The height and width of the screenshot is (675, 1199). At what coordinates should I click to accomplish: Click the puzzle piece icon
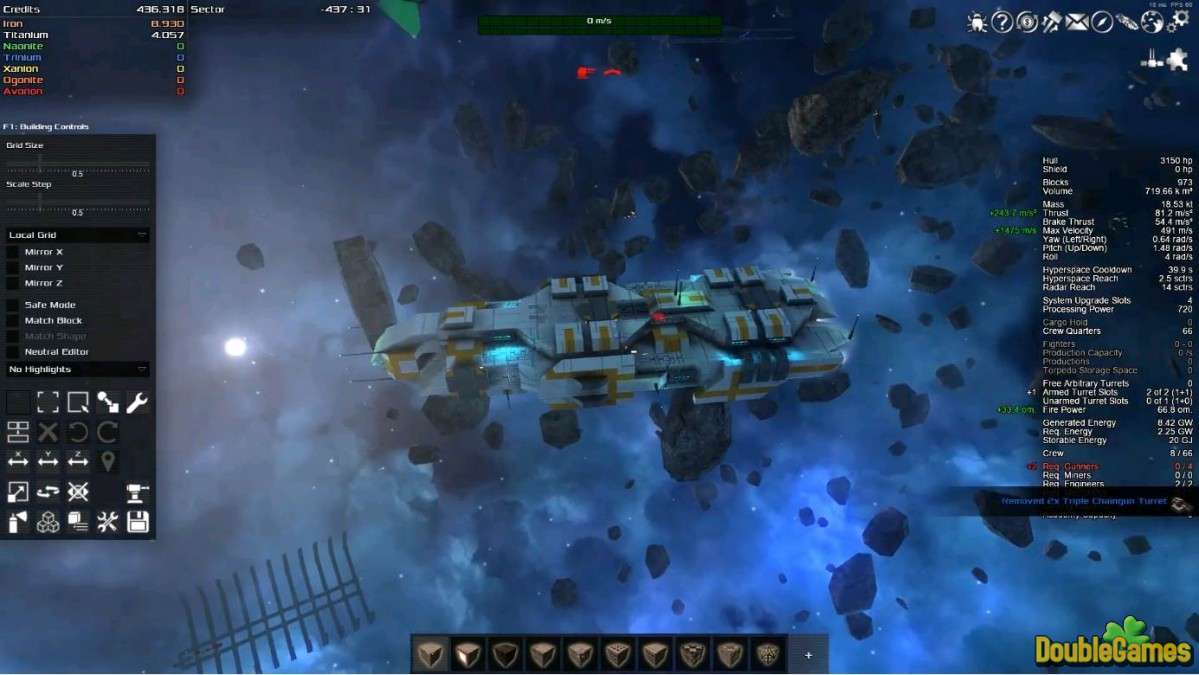click(1177, 60)
